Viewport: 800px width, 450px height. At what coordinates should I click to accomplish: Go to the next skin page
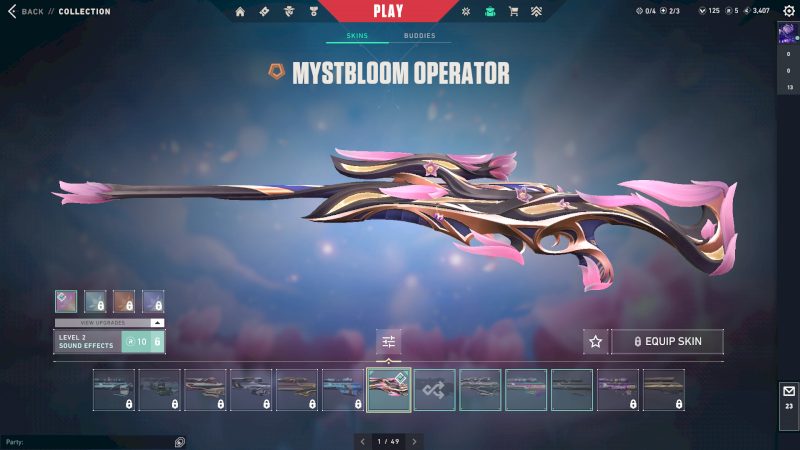coord(414,441)
